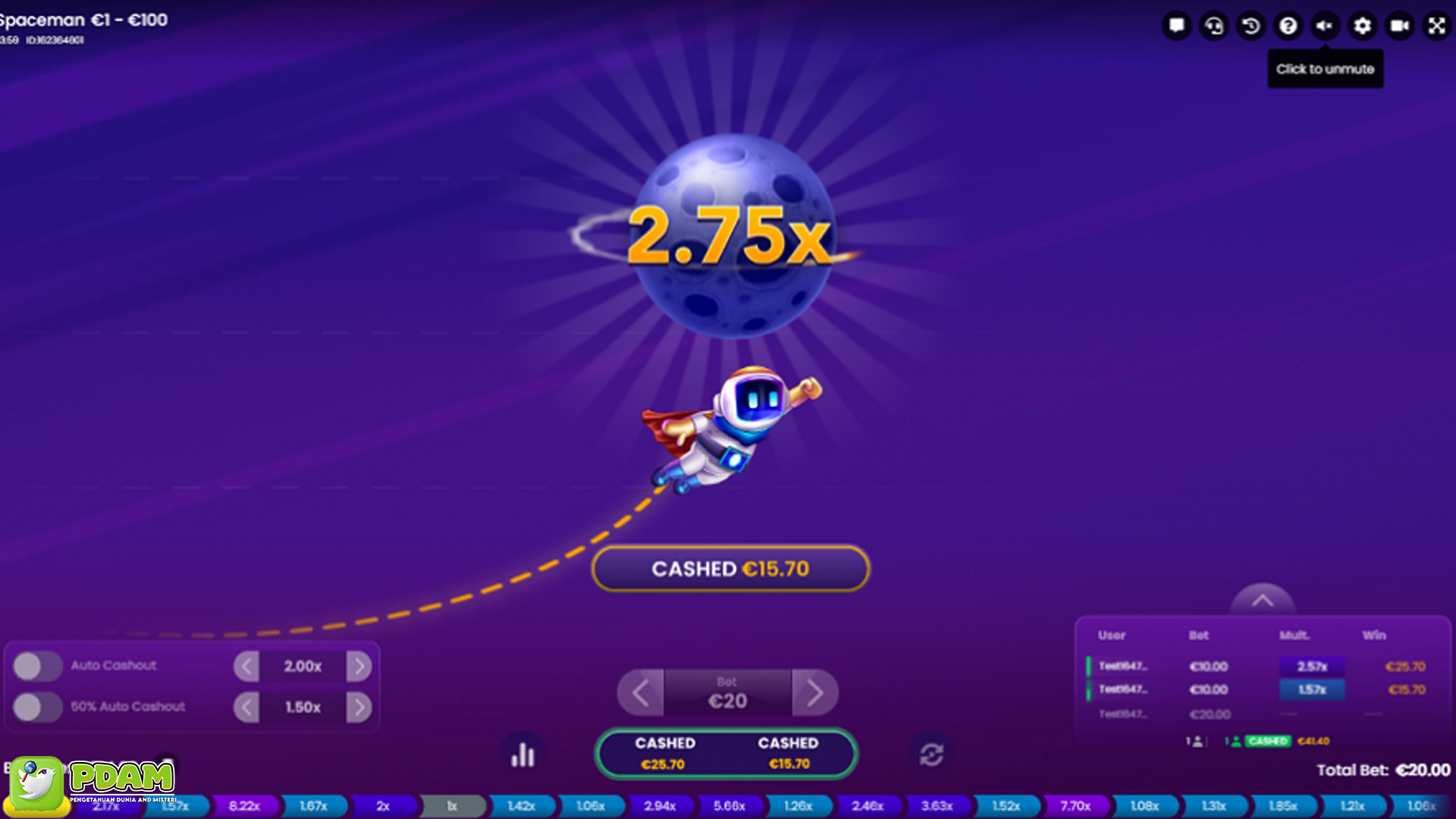Increase the Auto Cashout multiplier above 2.00x
Viewport: 1456px width, 819px height.
tap(359, 666)
